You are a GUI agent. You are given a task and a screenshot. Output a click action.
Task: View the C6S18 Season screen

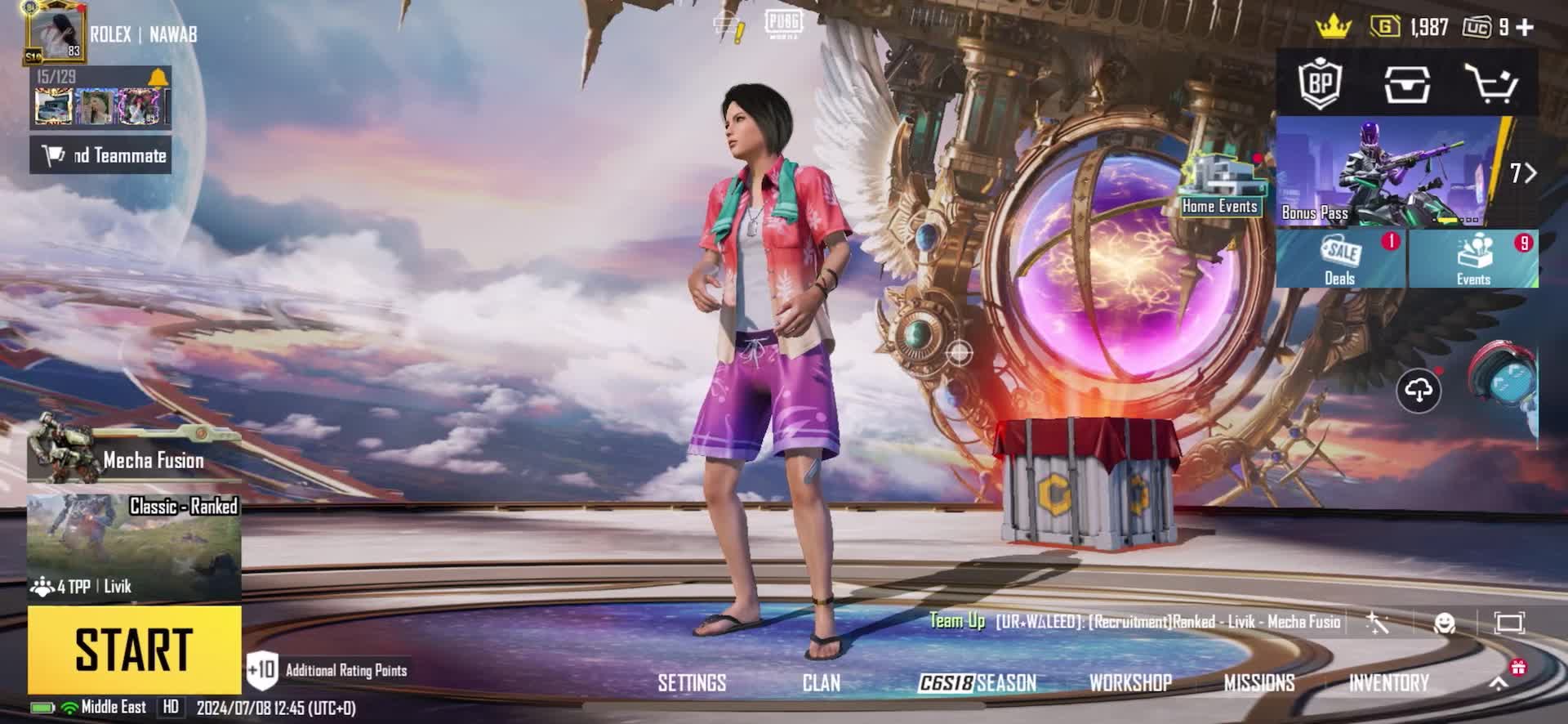click(x=977, y=683)
